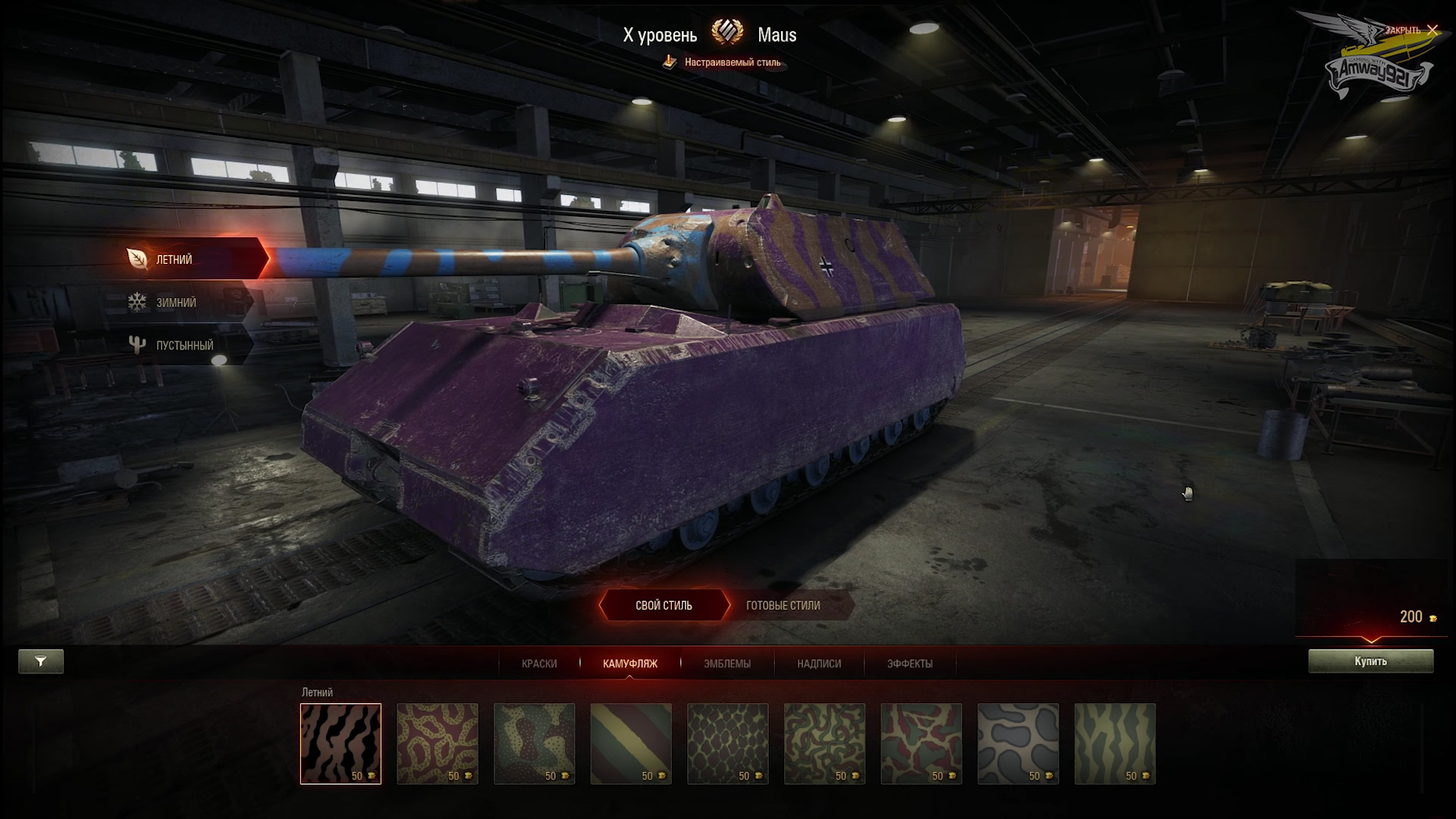The image size is (1456, 819).
Task: Select the dark honeycomb scale camouflage
Action: coord(727,743)
